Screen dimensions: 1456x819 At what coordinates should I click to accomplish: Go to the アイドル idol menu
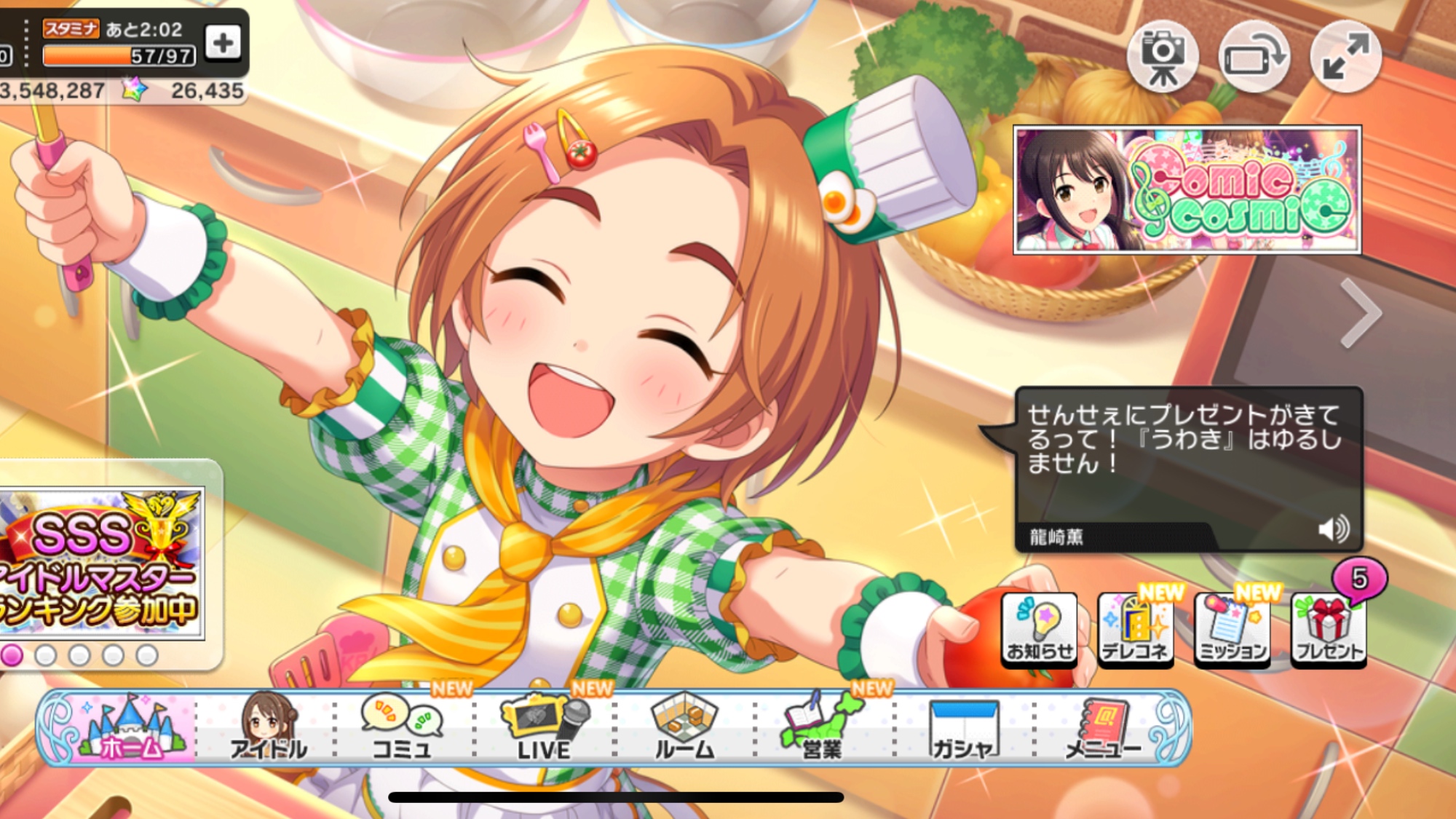(268, 728)
